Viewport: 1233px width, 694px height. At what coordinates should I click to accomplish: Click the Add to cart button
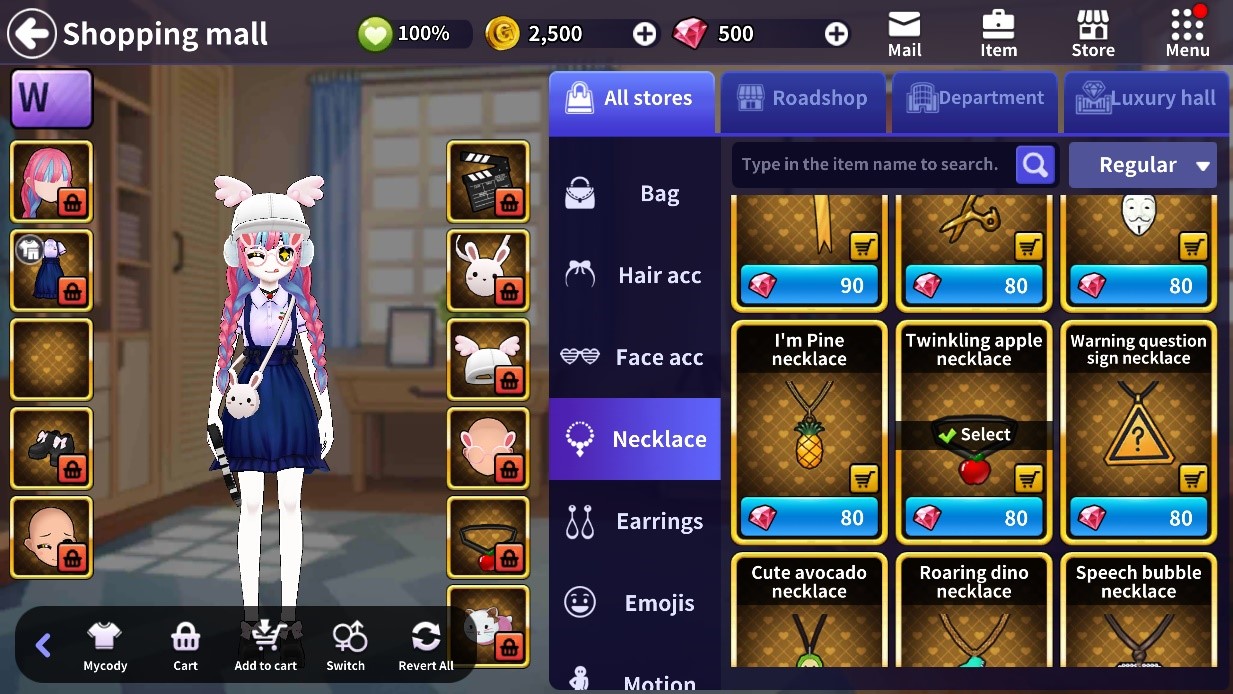(265, 645)
